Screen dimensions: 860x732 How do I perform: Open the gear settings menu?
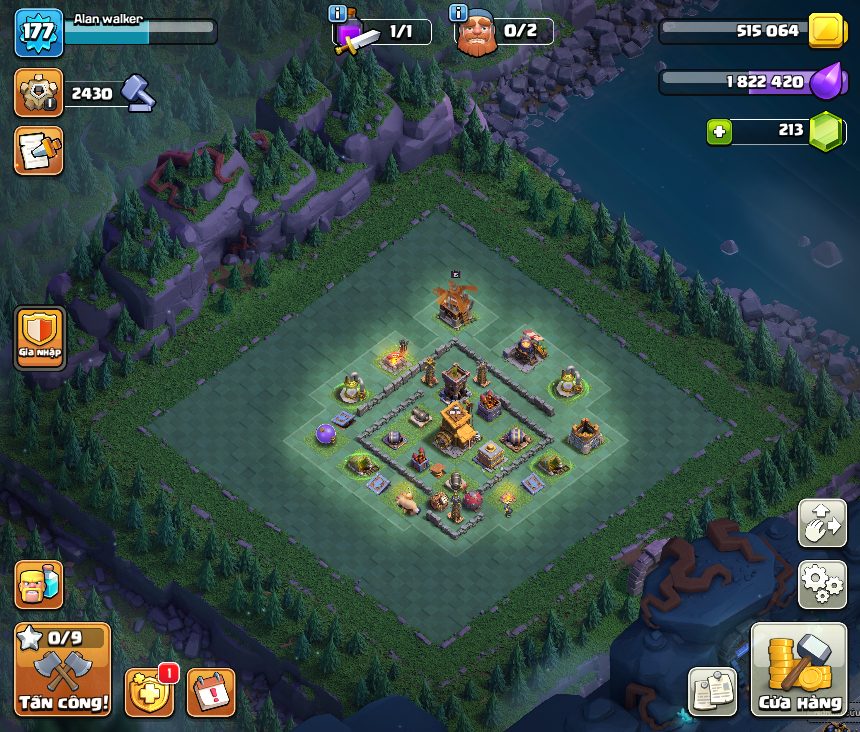coord(822,584)
